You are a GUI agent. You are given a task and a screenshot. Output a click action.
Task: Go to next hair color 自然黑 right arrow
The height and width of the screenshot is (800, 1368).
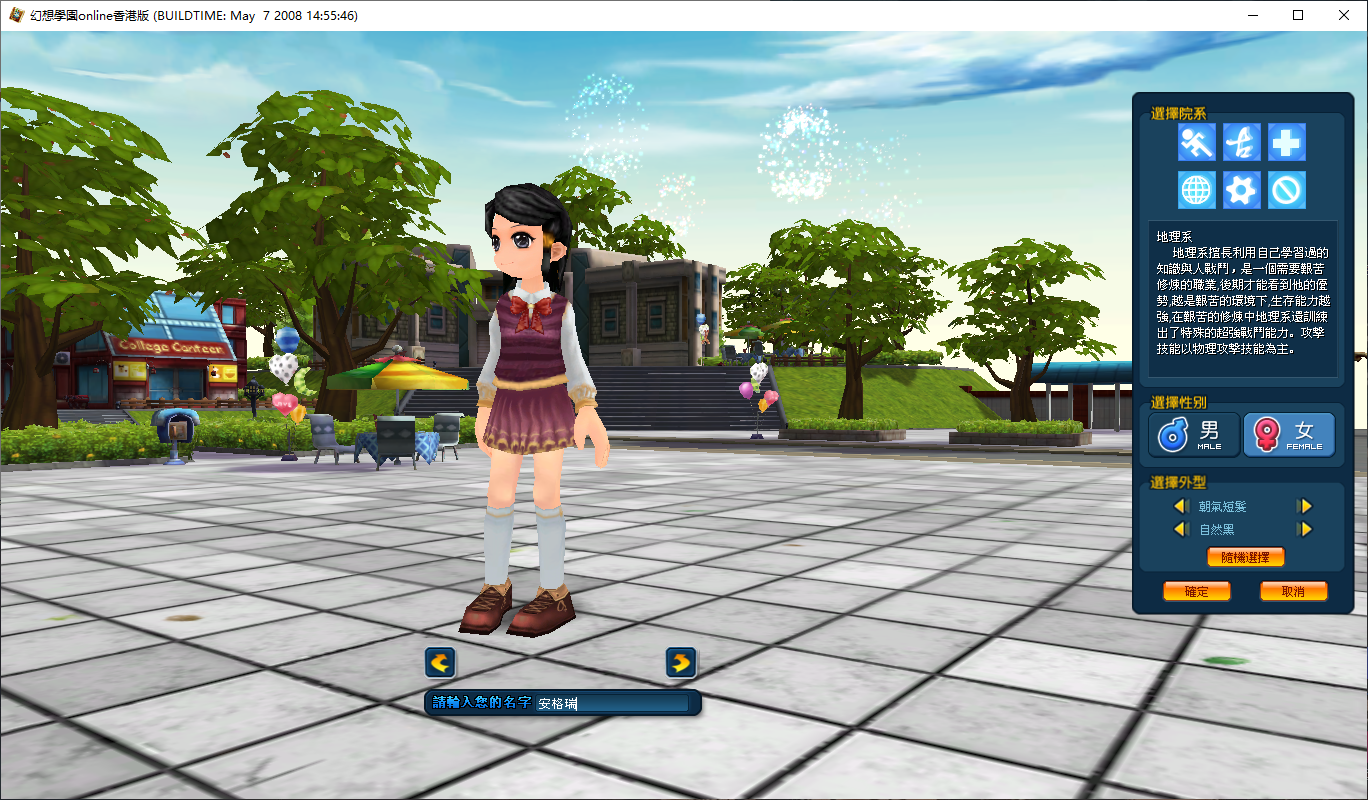(x=1304, y=529)
